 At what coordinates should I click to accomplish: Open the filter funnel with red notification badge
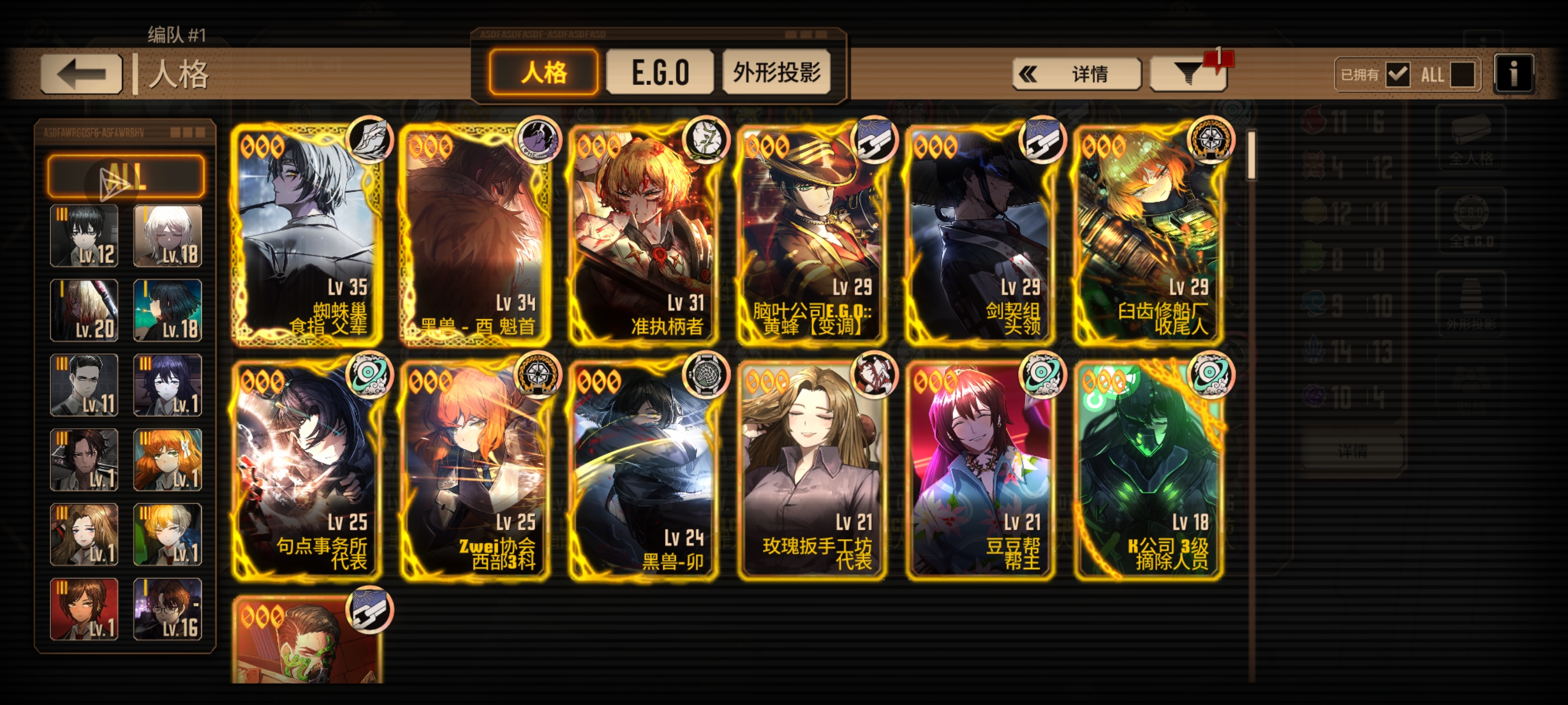[1188, 73]
